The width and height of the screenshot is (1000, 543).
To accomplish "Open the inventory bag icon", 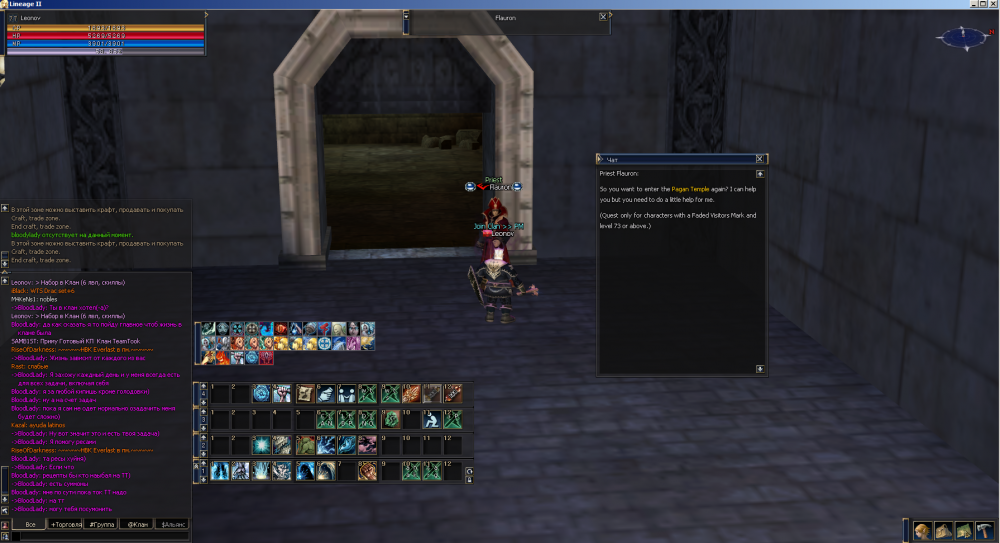I will click(x=944, y=530).
